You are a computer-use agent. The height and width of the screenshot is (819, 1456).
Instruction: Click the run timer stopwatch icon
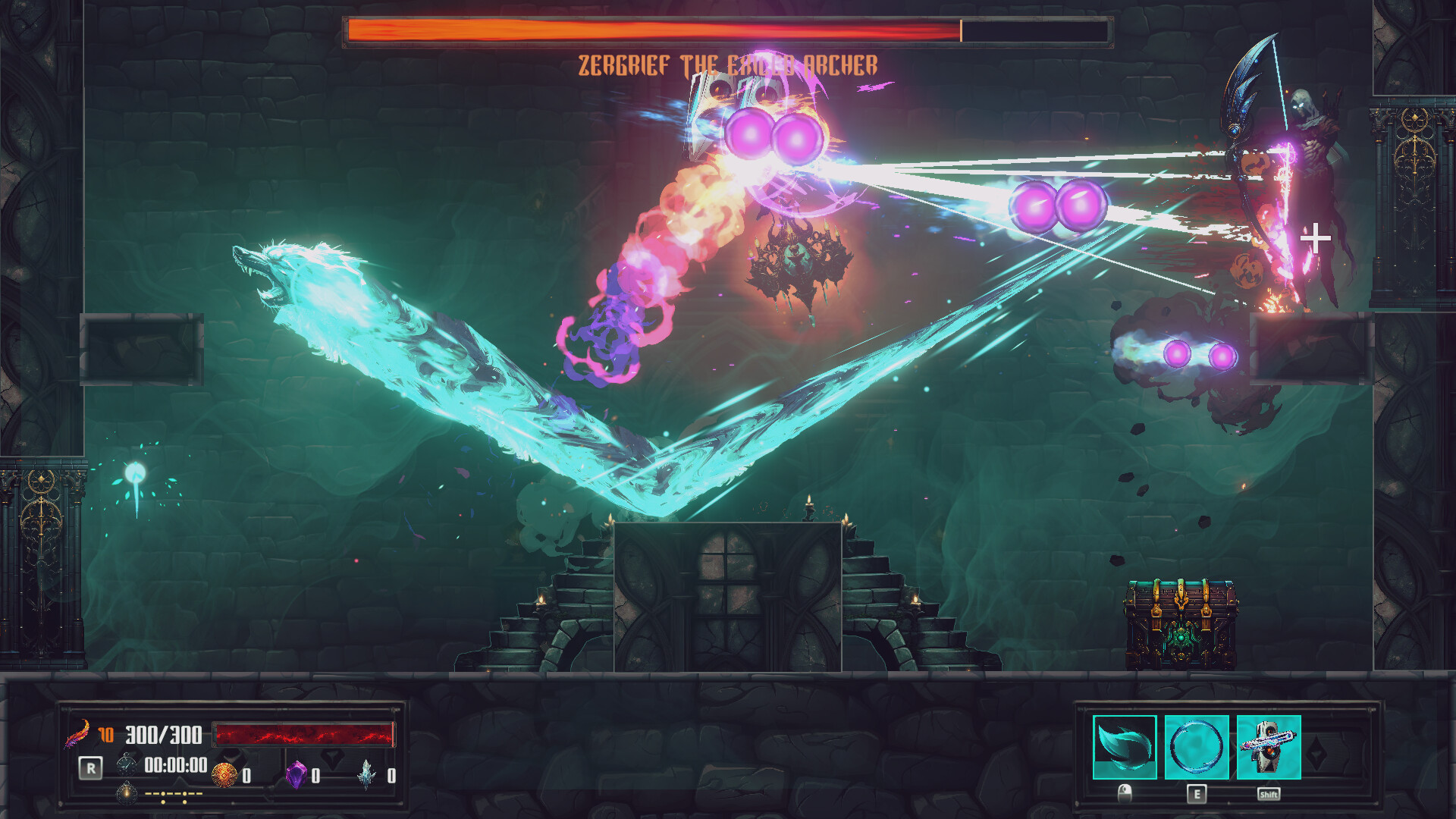pyautogui.click(x=127, y=764)
